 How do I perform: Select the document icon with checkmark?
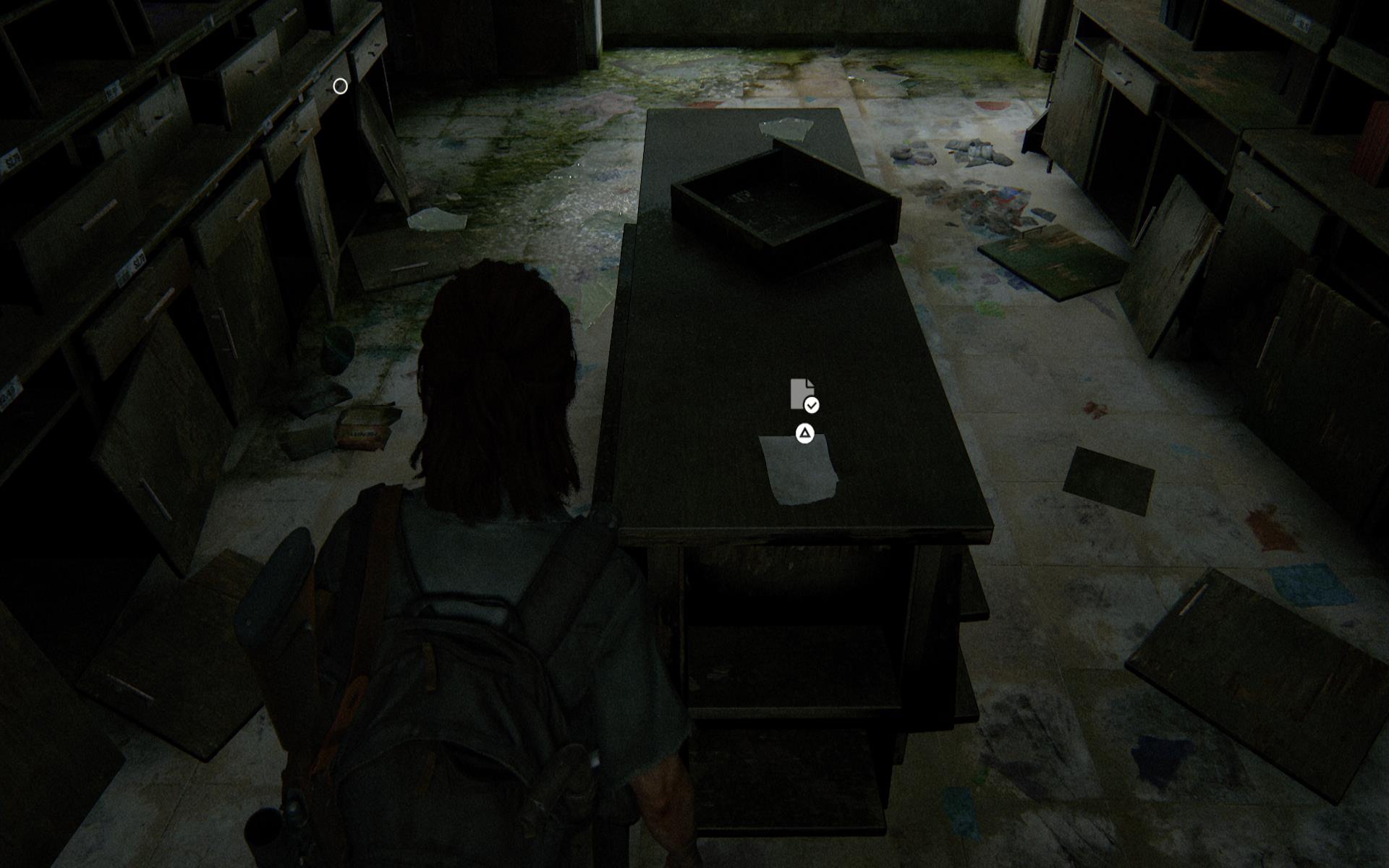point(804,395)
